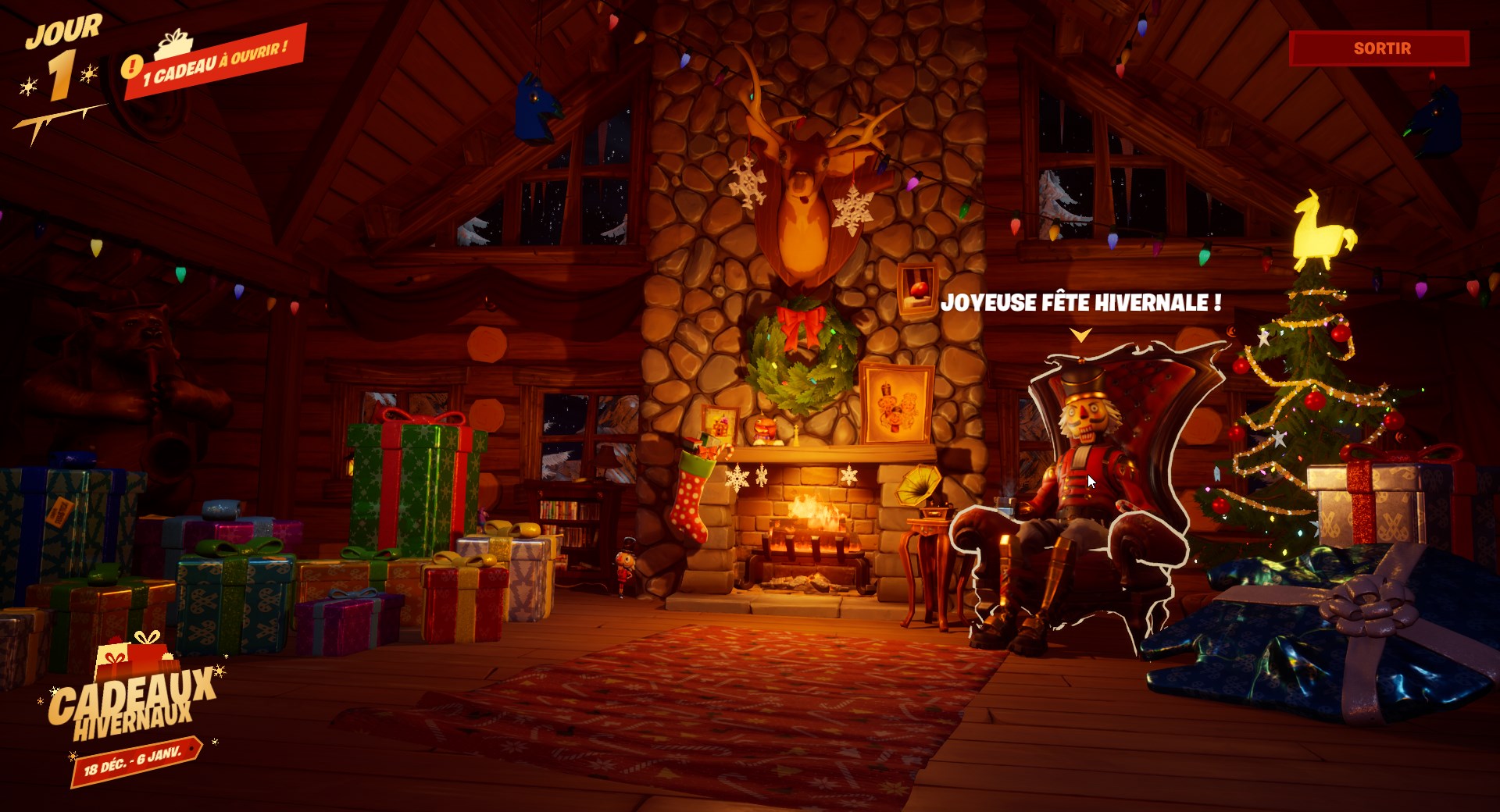Click the Jour 1 day badge
1500x812 pixels.
[x=62, y=55]
